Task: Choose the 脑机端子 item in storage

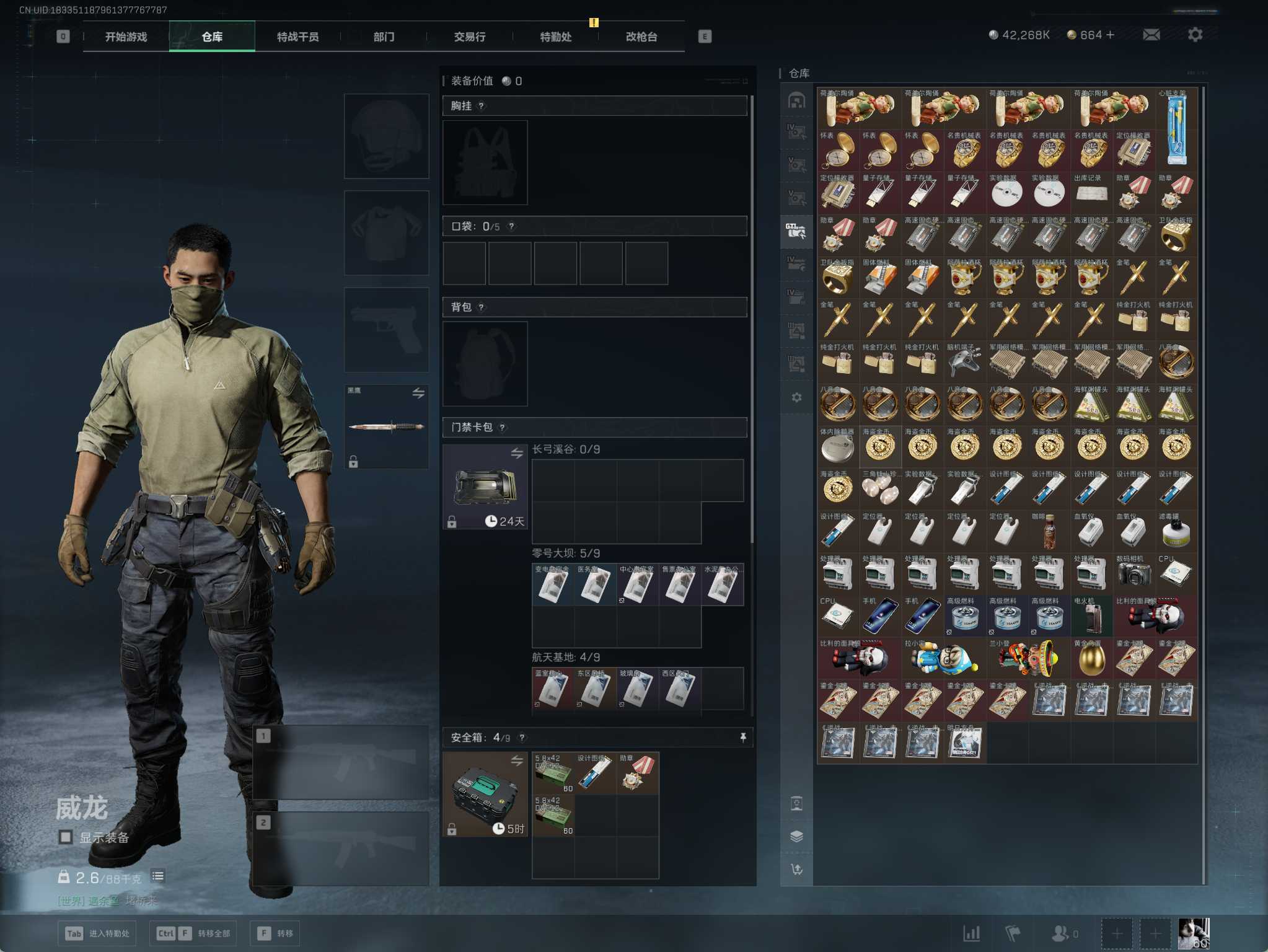Action: click(964, 361)
